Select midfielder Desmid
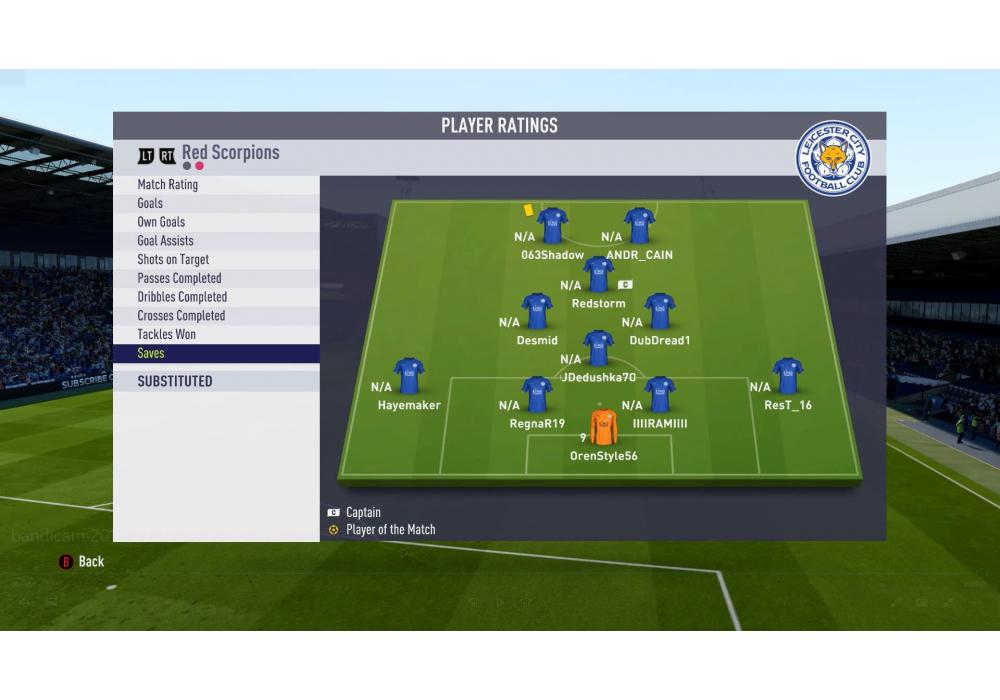 537,311
